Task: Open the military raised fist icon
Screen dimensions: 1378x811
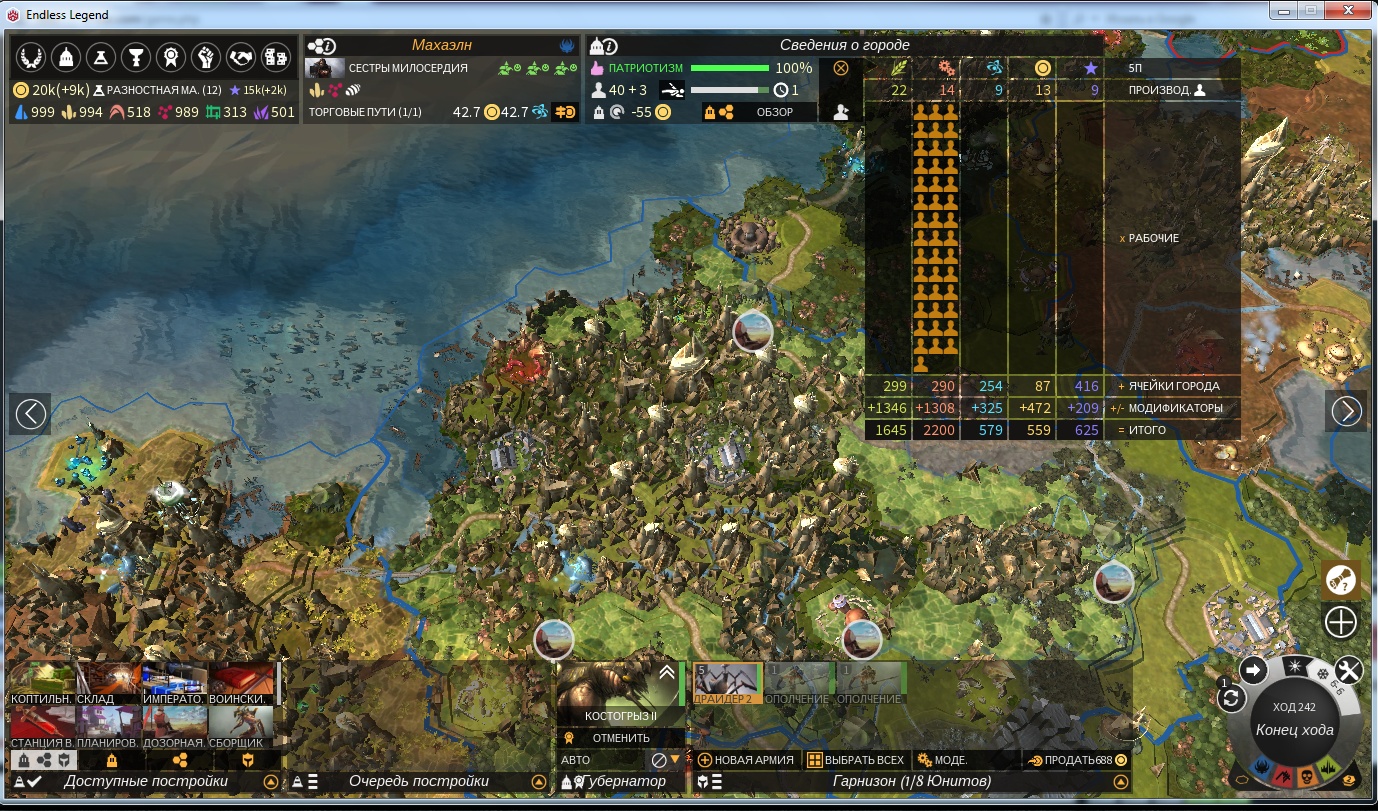Action: (206, 58)
